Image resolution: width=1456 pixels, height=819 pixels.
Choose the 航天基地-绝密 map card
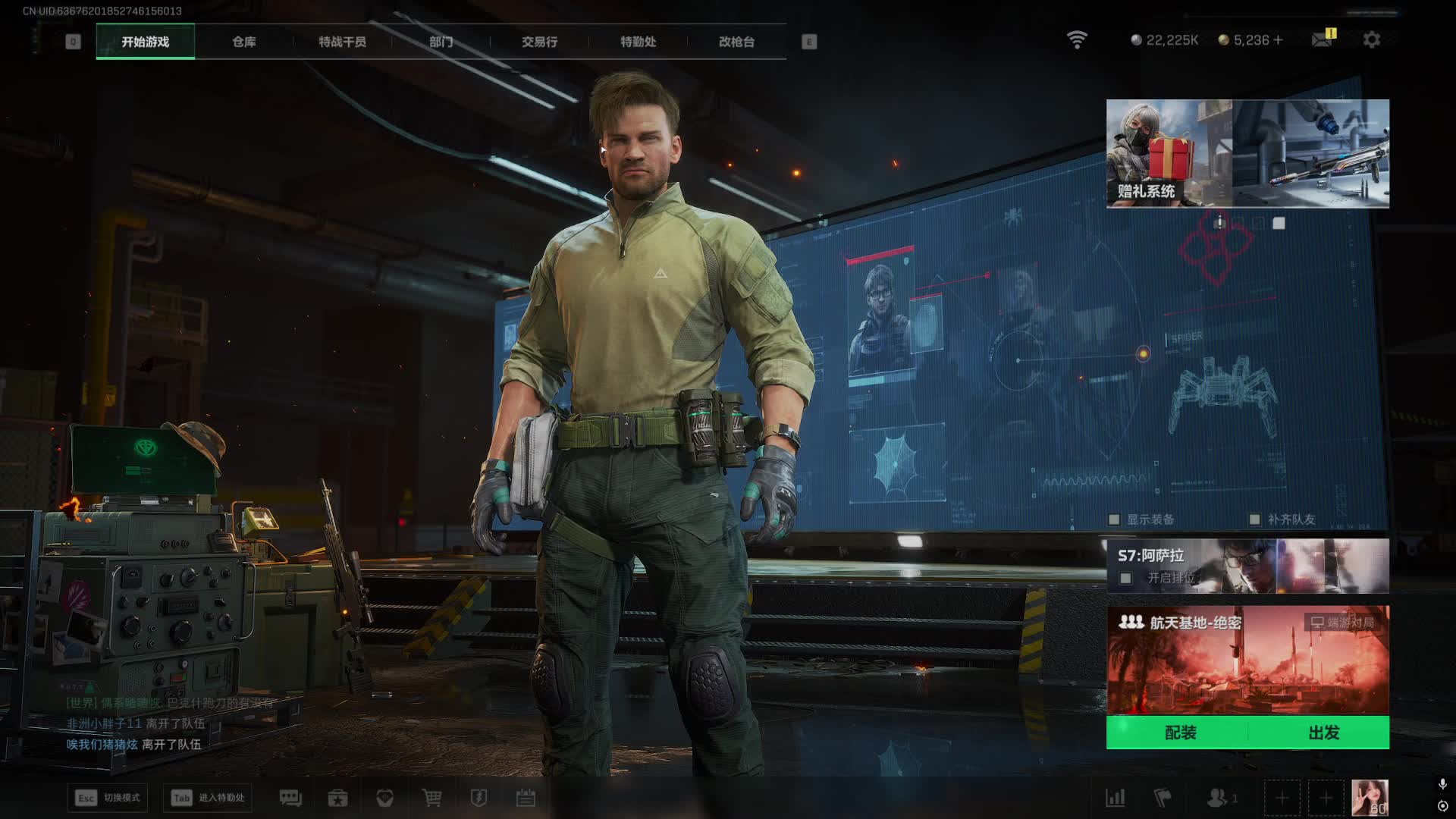(1247, 660)
